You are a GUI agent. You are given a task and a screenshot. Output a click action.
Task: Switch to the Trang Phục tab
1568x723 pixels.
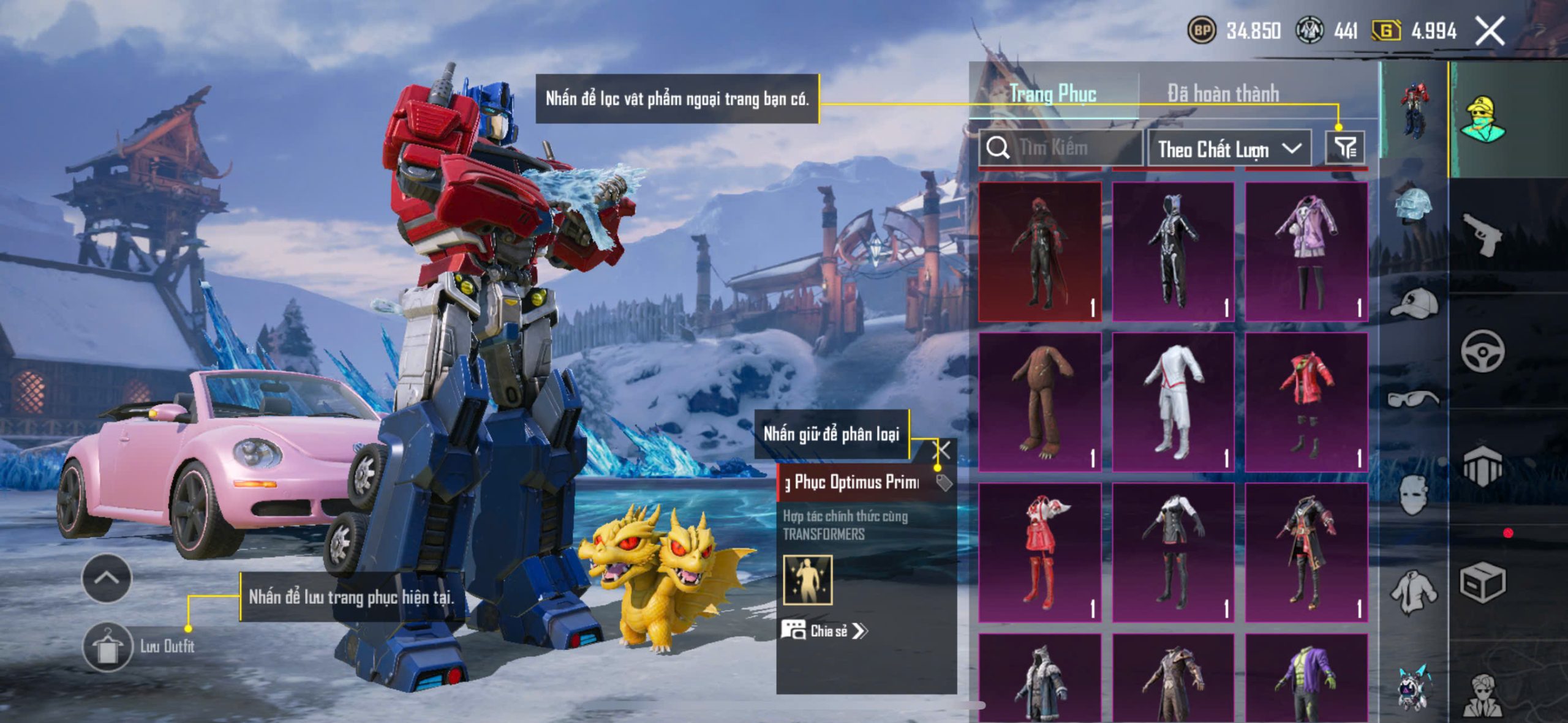[1053, 94]
